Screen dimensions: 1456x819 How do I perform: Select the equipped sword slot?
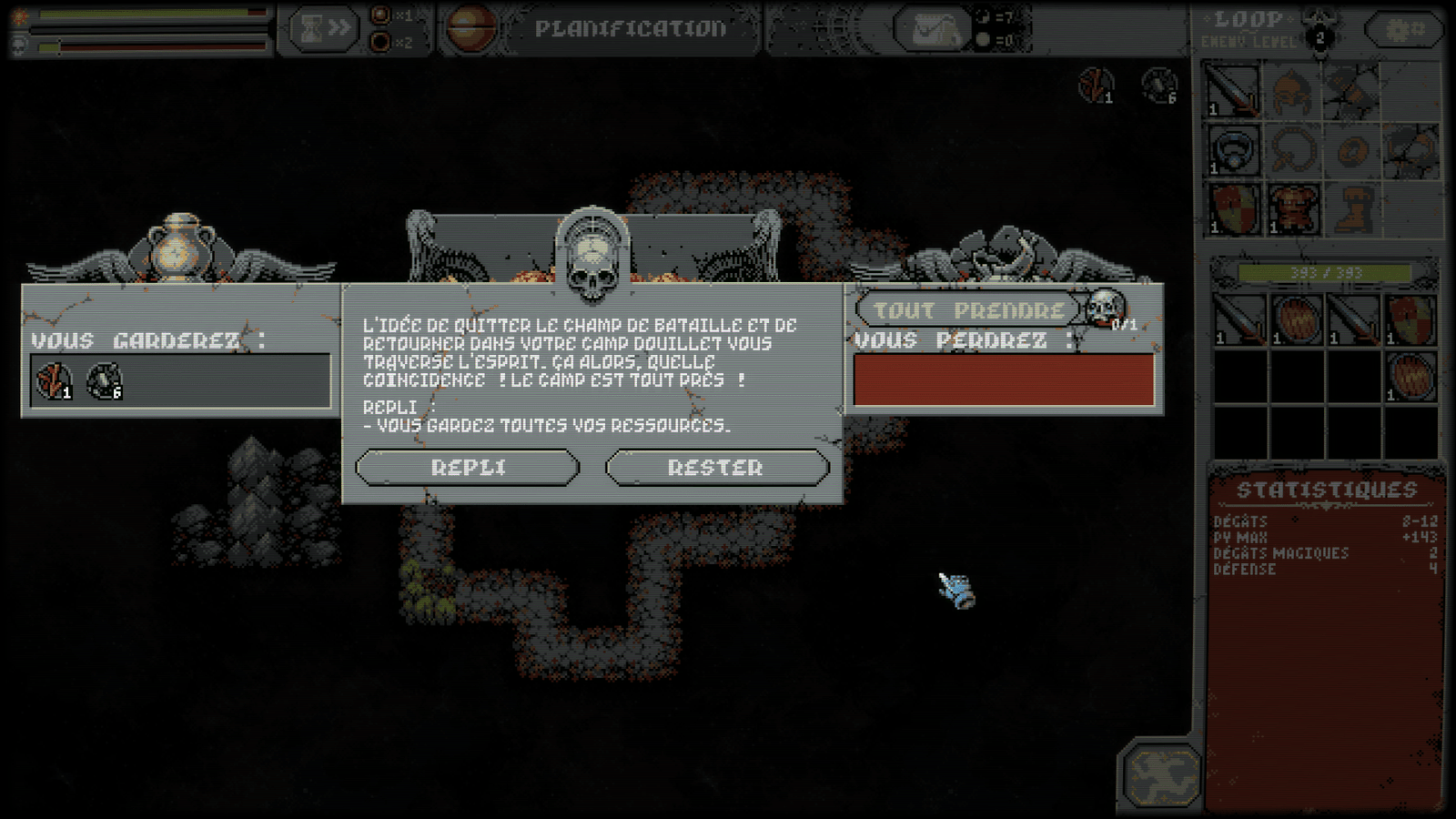(x=1232, y=91)
